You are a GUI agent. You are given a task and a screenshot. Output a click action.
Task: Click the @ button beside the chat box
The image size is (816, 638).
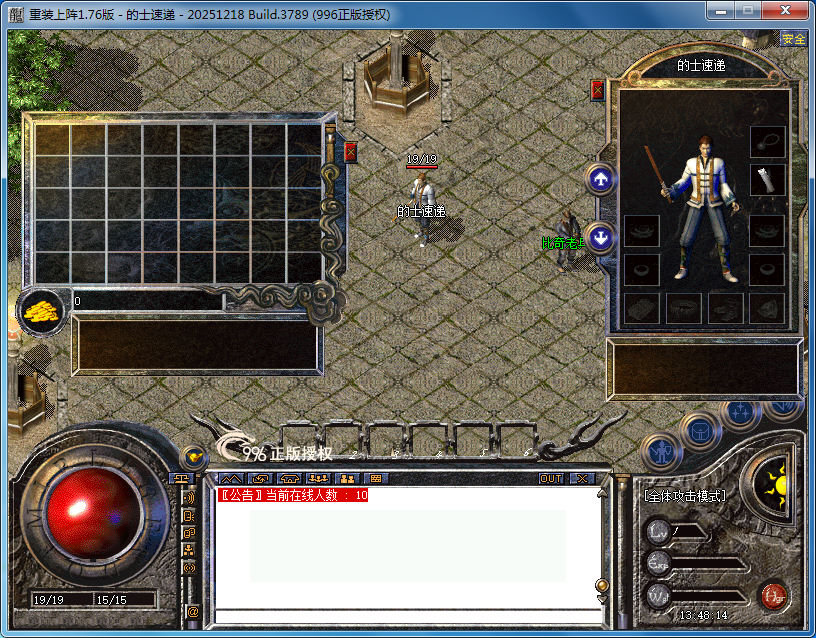tap(192, 611)
